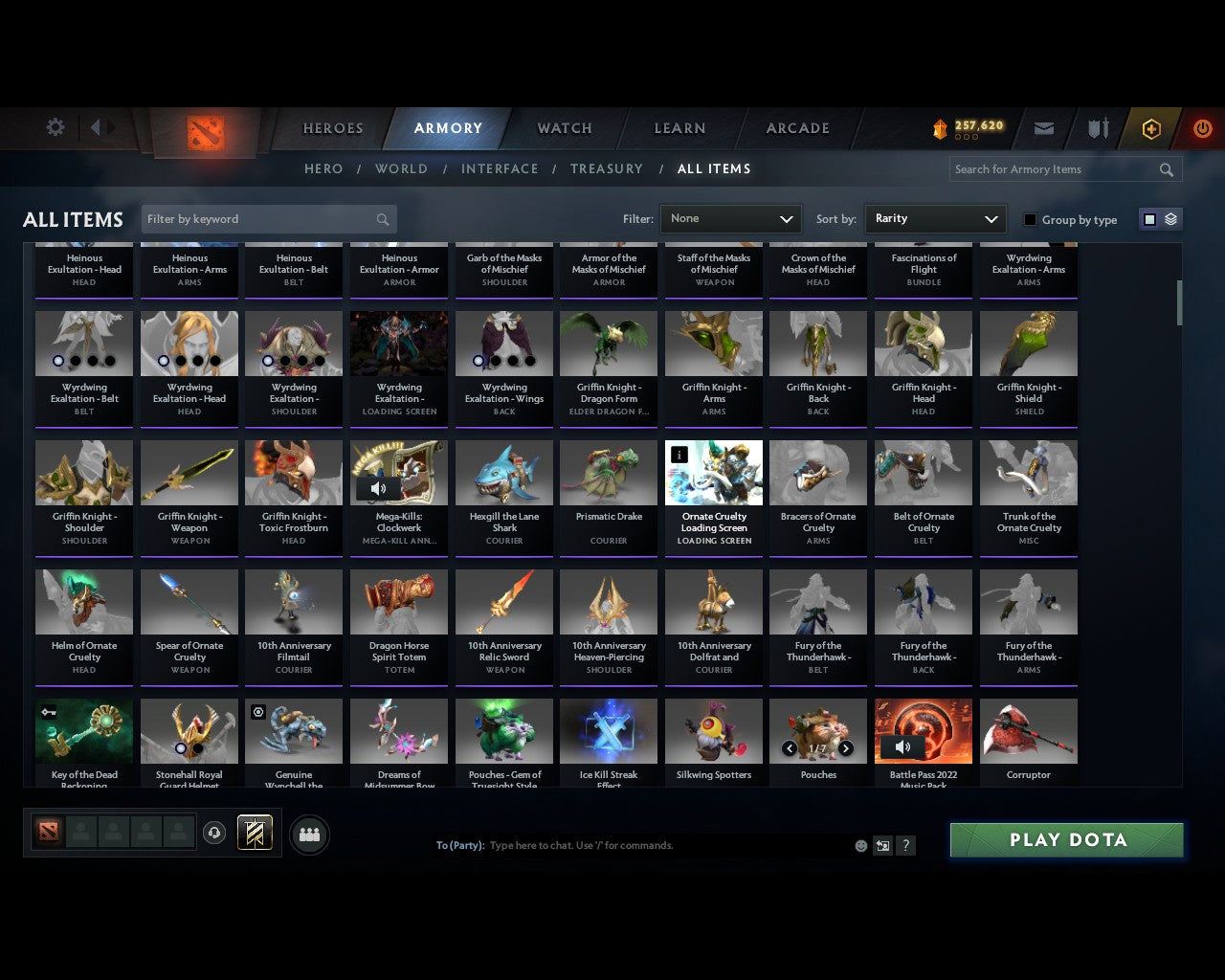1225x980 pixels.
Task: Open the Armory shield and sword icon
Action: (x=1097, y=127)
